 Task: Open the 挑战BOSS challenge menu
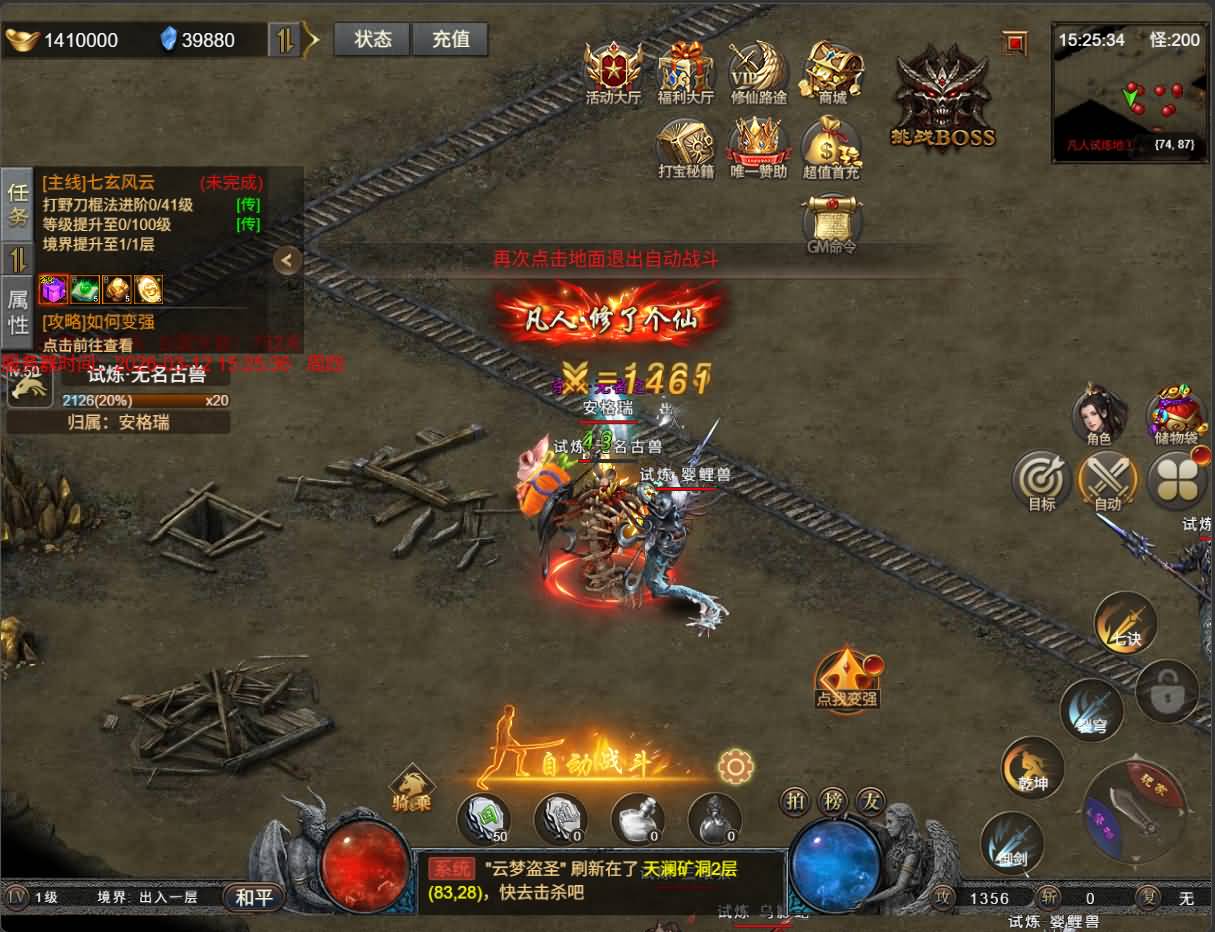click(x=942, y=100)
